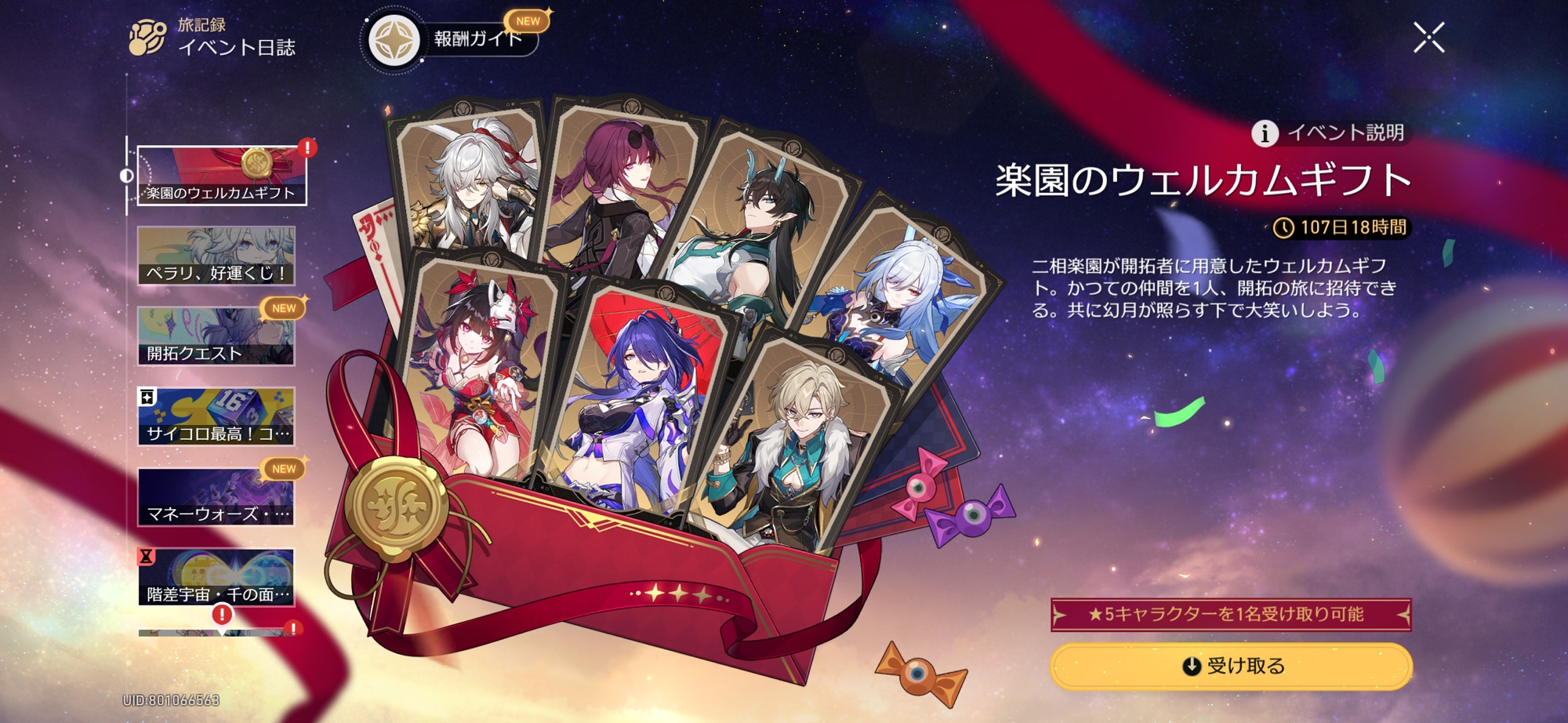The image size is (1568, 723).
Task: Choose the サイコロ最高 dice event
Action: point(216,416)
